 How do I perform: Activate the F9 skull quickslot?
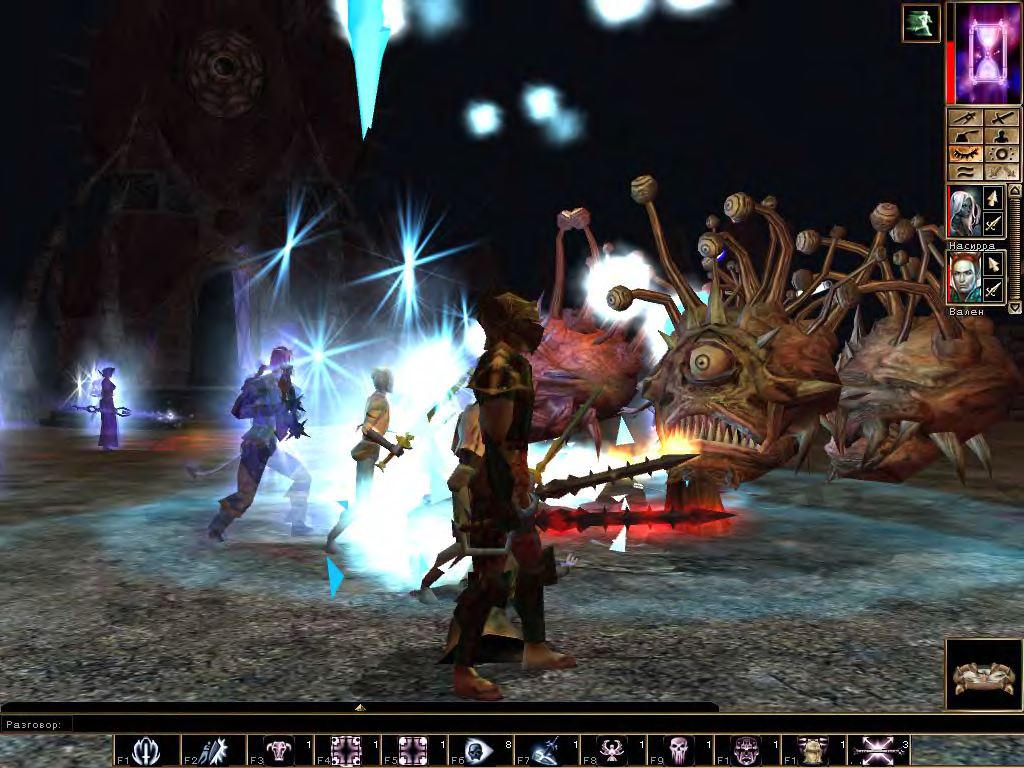click(x=680, y=750)
